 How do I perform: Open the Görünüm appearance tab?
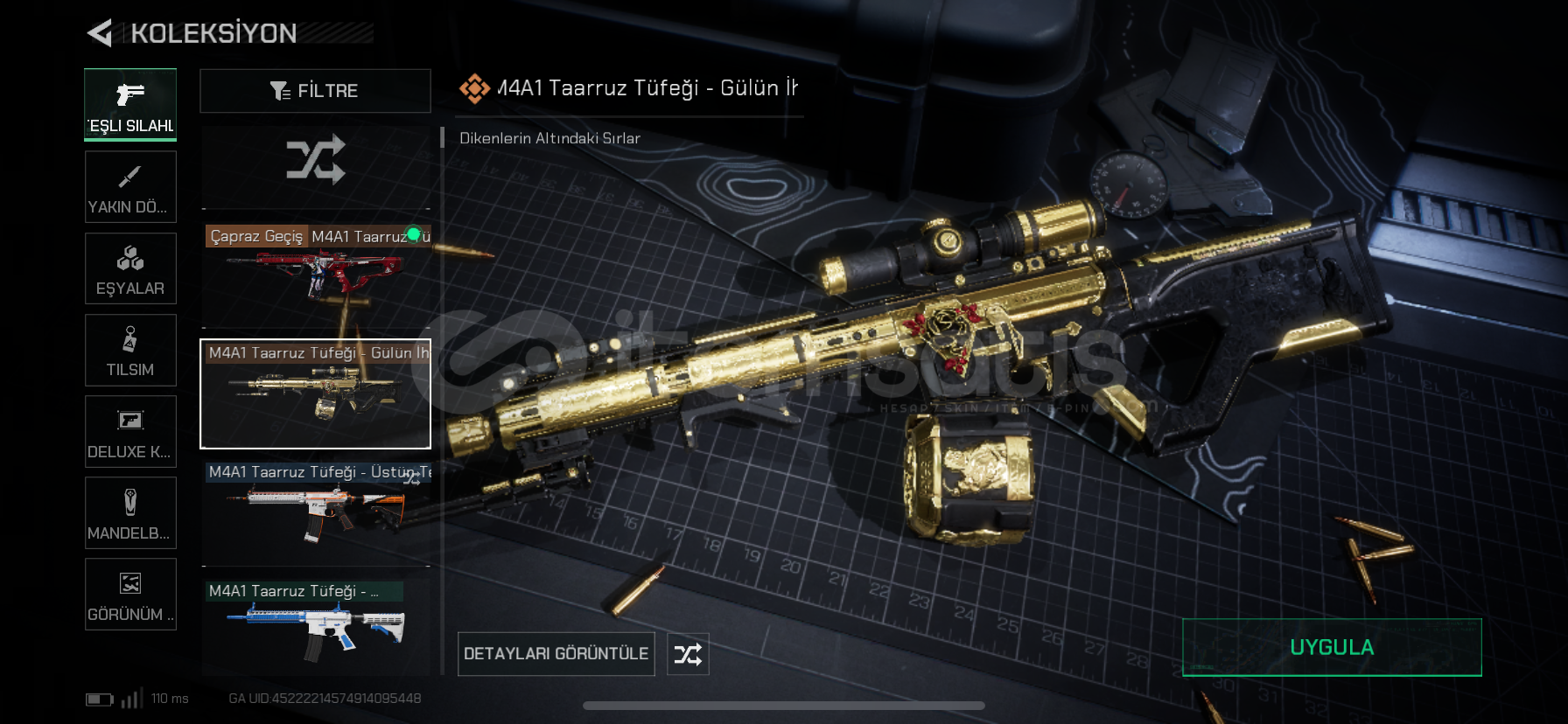[x=130, y=595]
